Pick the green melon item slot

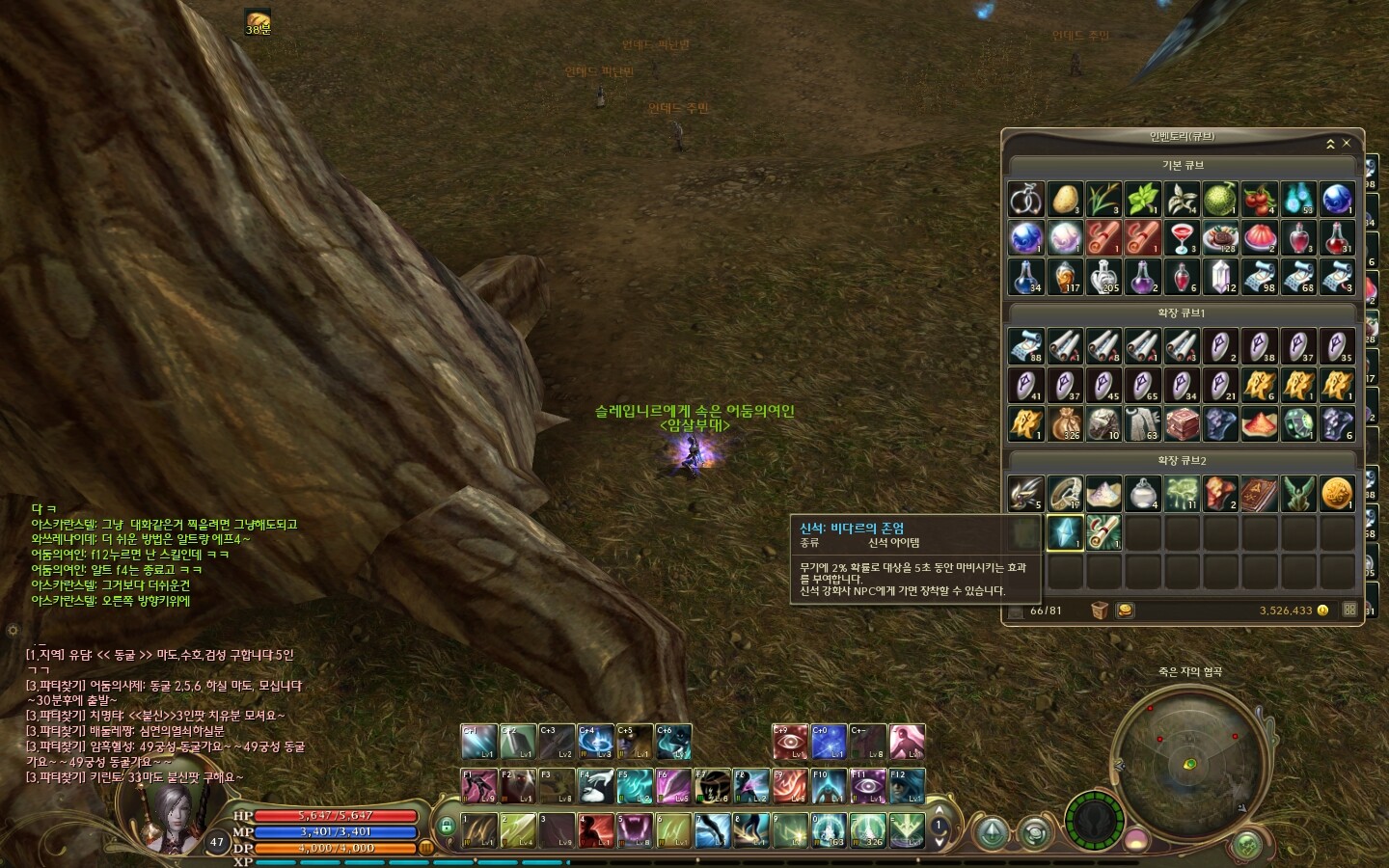click(1220, 199)
